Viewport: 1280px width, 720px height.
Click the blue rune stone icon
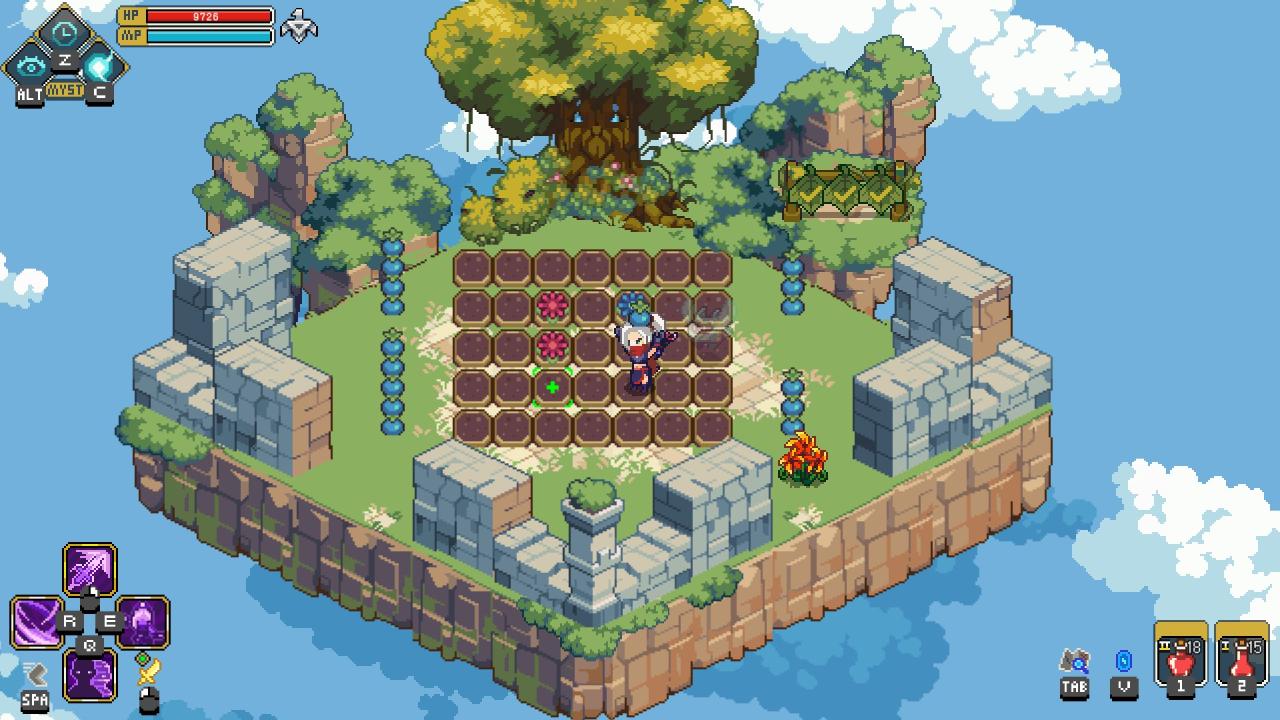point(1124,662)
